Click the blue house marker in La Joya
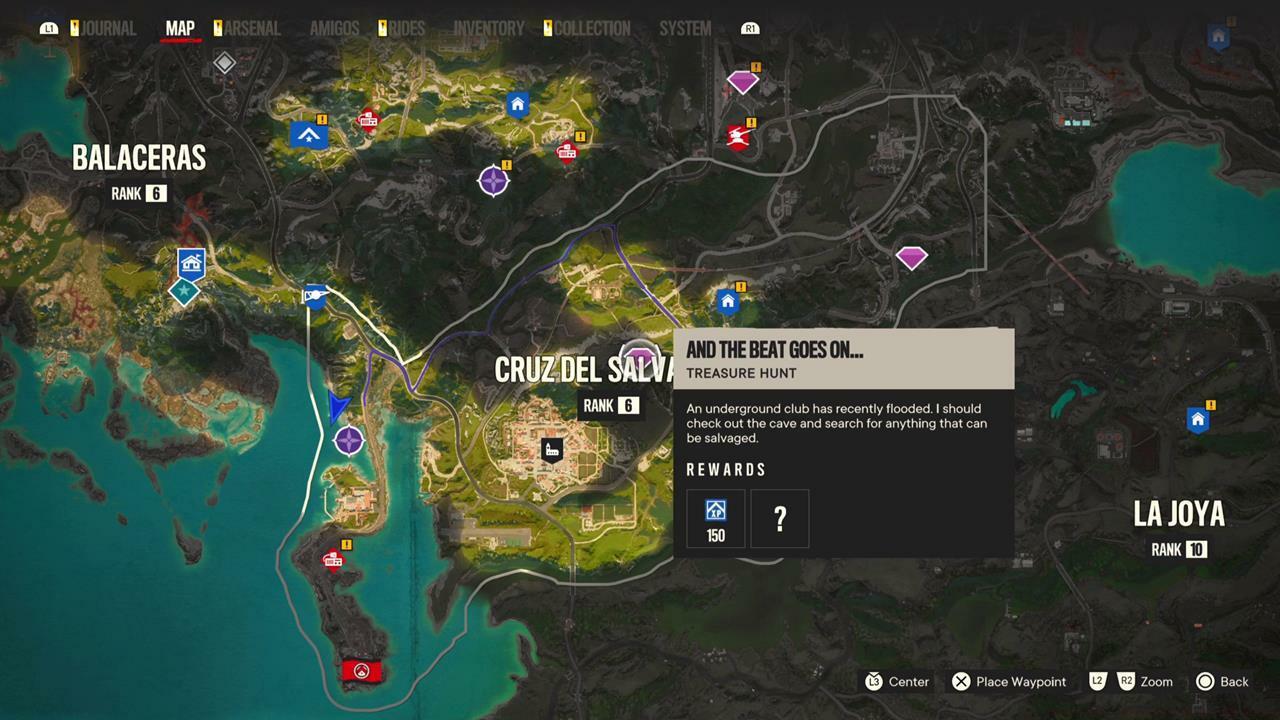 (x=1196, y=420)
